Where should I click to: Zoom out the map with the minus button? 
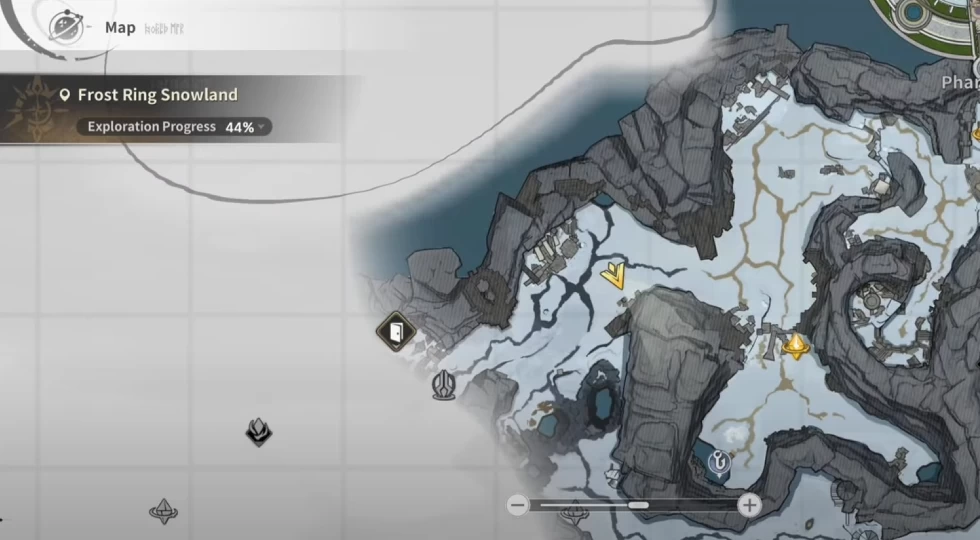[x=517, y=505]
